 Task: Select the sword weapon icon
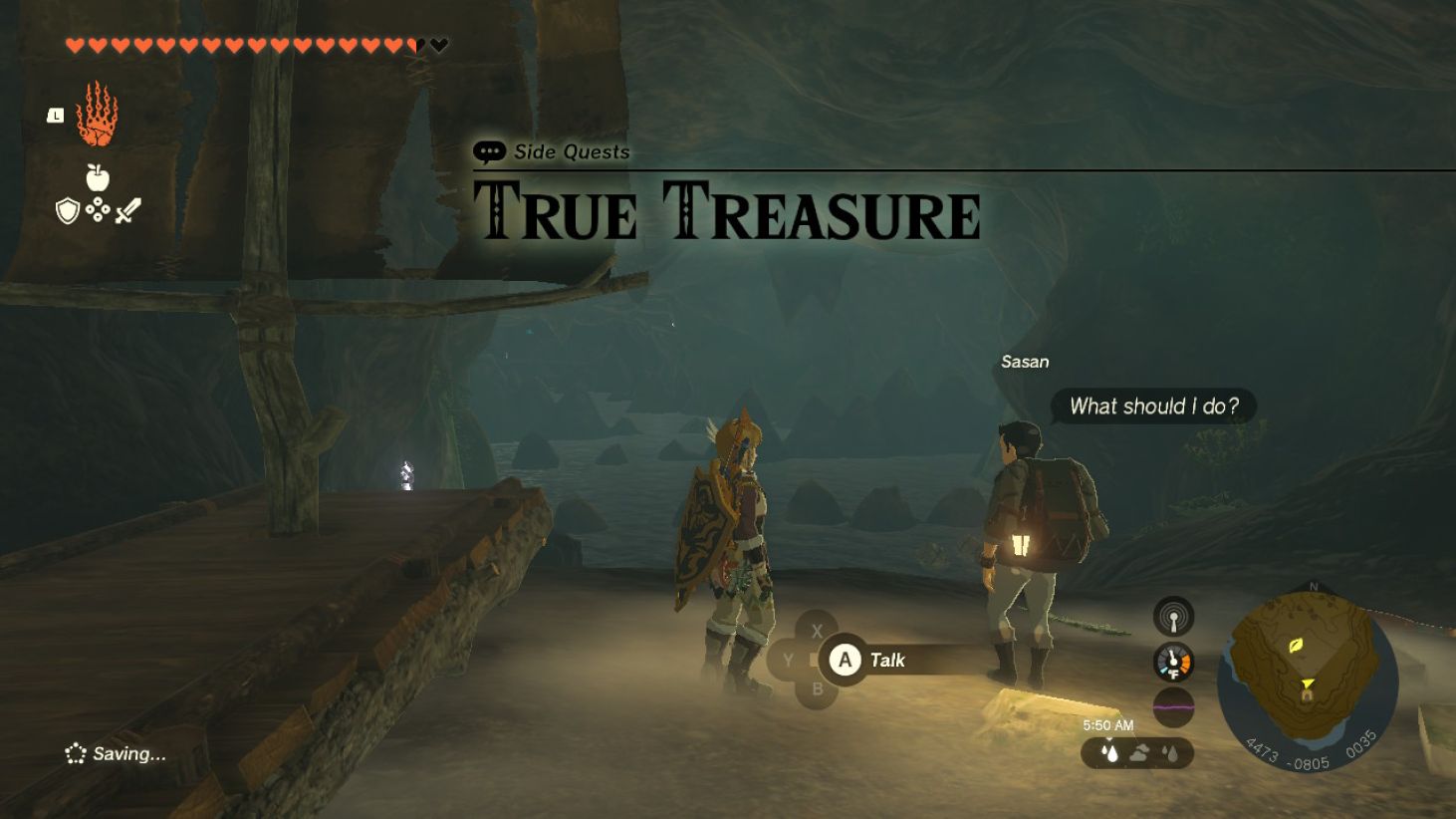click(125, 210)
